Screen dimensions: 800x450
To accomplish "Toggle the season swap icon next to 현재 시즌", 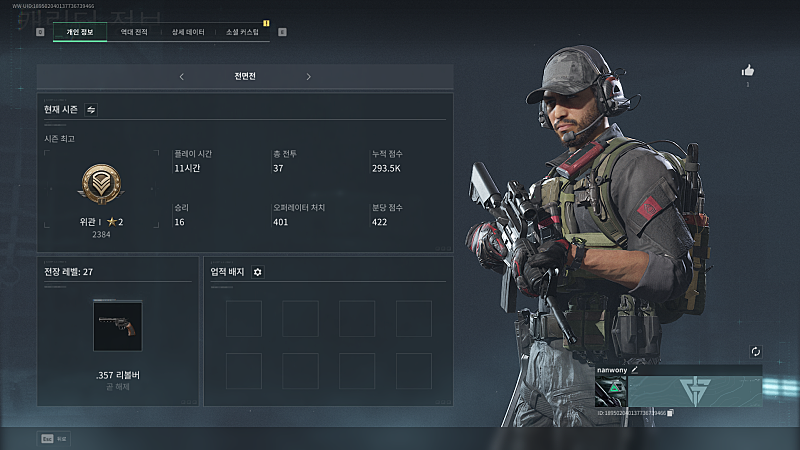I will 91,109.
